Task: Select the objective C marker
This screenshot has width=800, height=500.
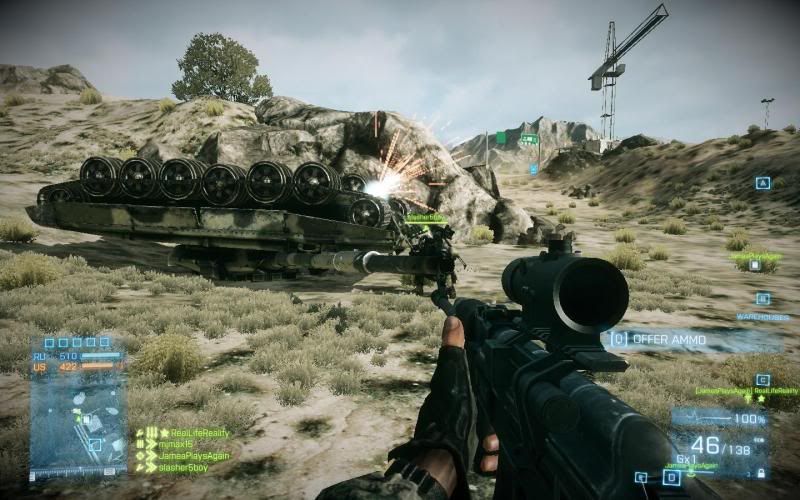Action: coord(763,380)
